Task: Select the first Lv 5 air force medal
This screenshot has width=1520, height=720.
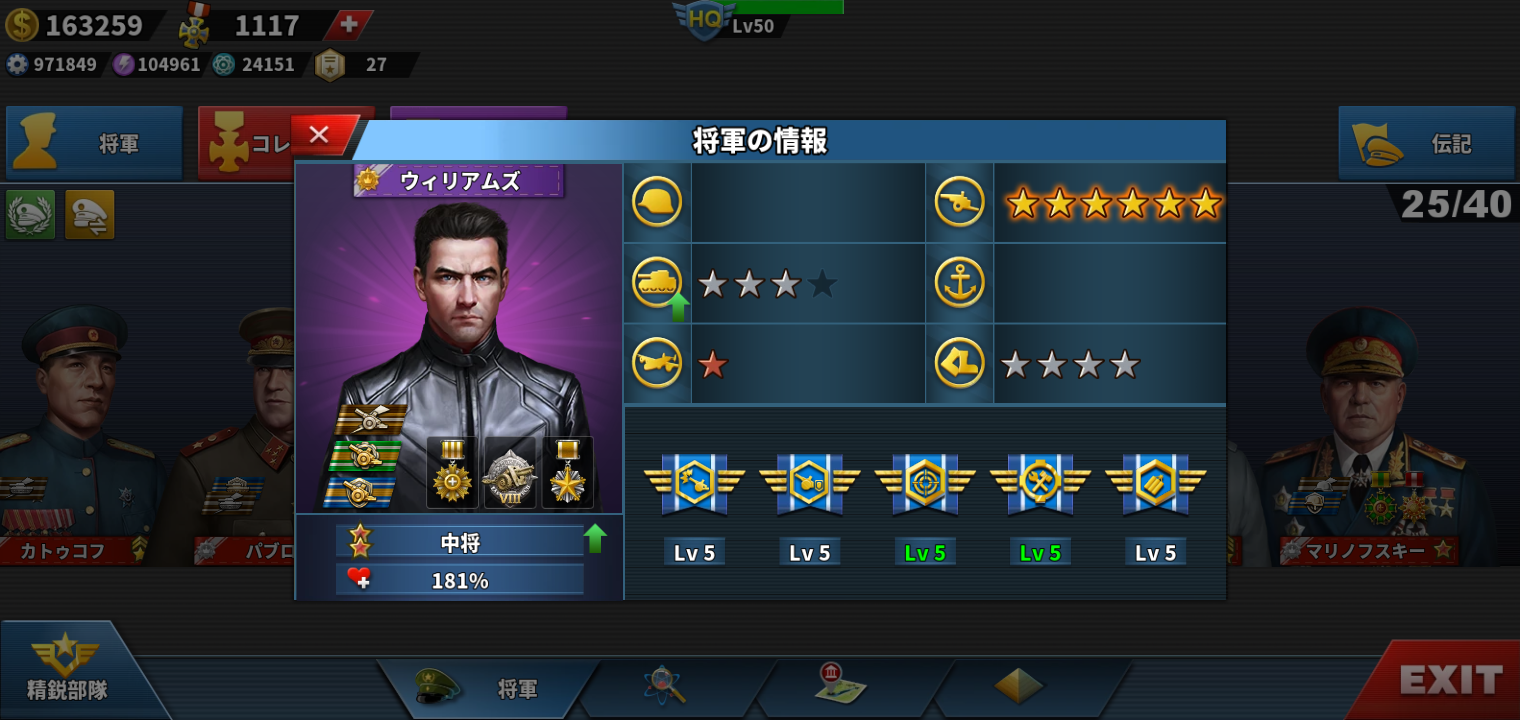Action: click(x=694, y=484)
